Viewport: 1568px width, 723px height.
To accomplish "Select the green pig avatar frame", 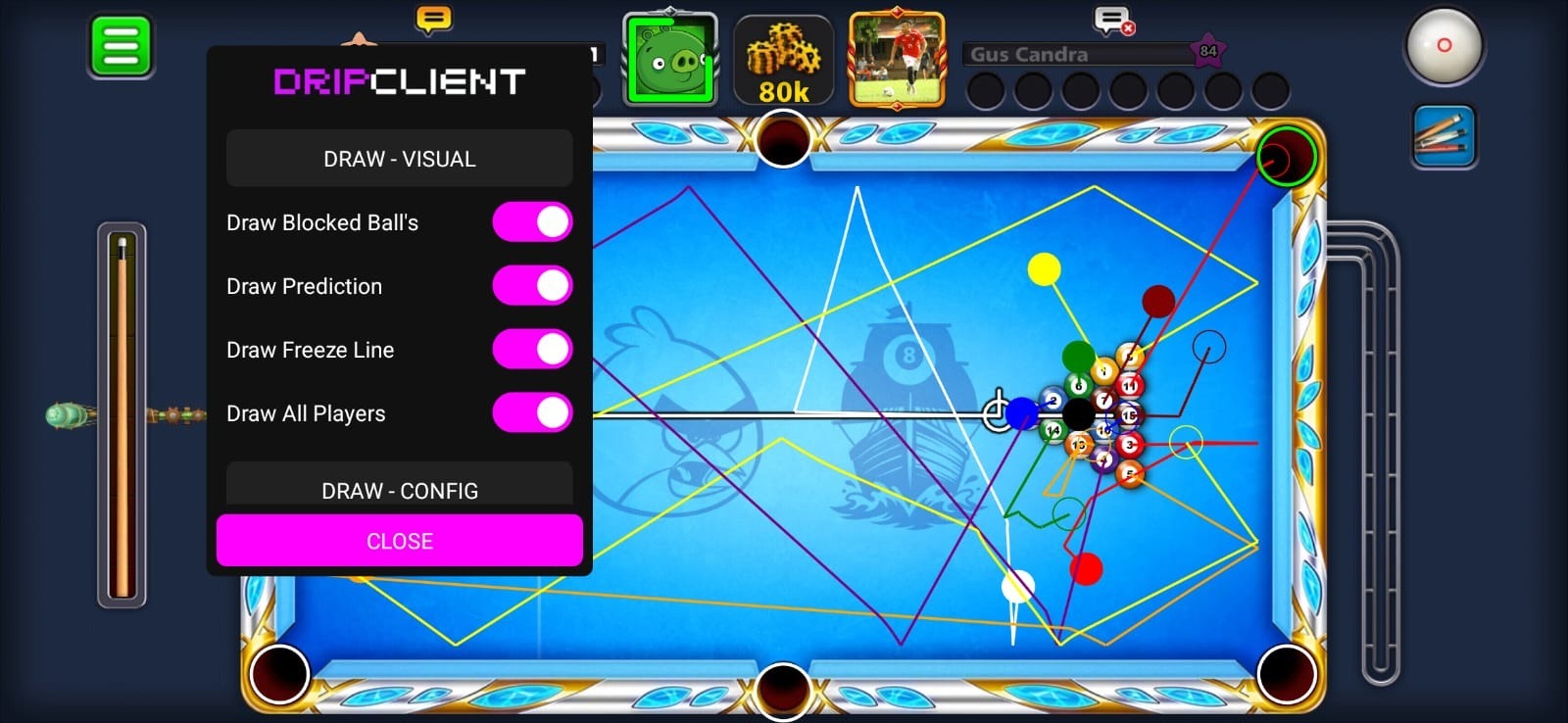I will point(669,60).
